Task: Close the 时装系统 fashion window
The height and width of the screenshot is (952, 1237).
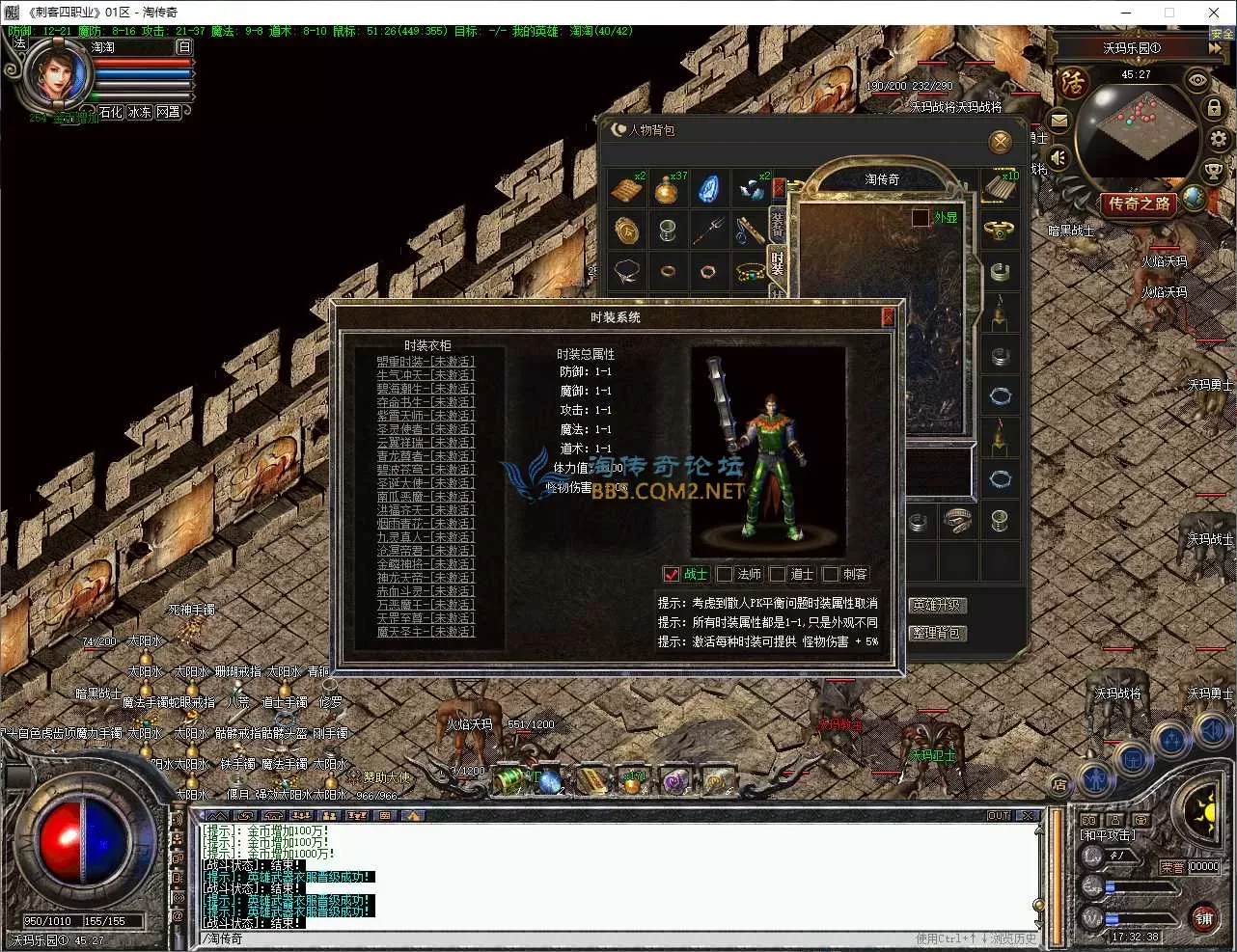Action: 888,316
